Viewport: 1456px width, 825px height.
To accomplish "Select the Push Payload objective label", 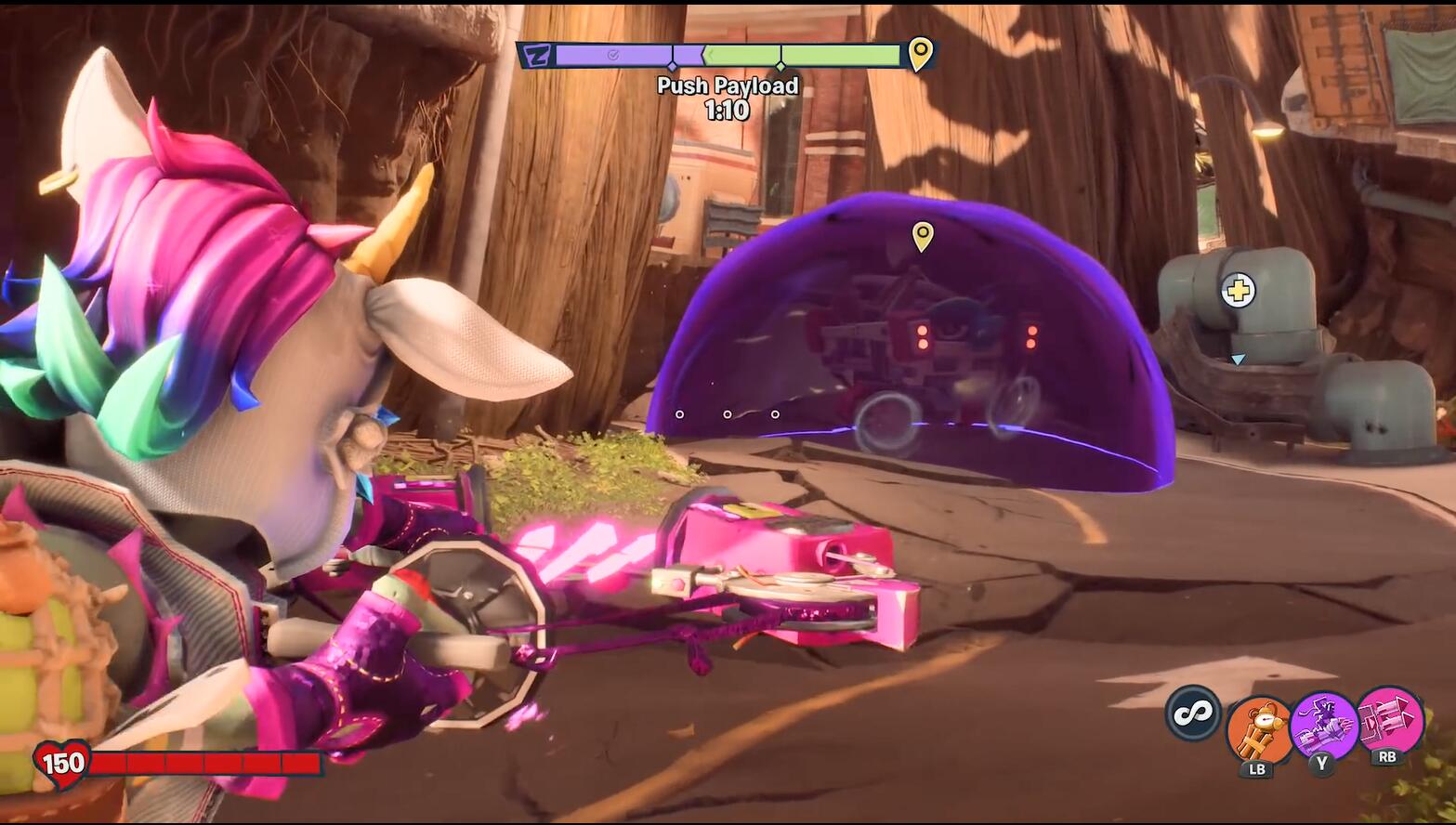I will tap(728, 85).
